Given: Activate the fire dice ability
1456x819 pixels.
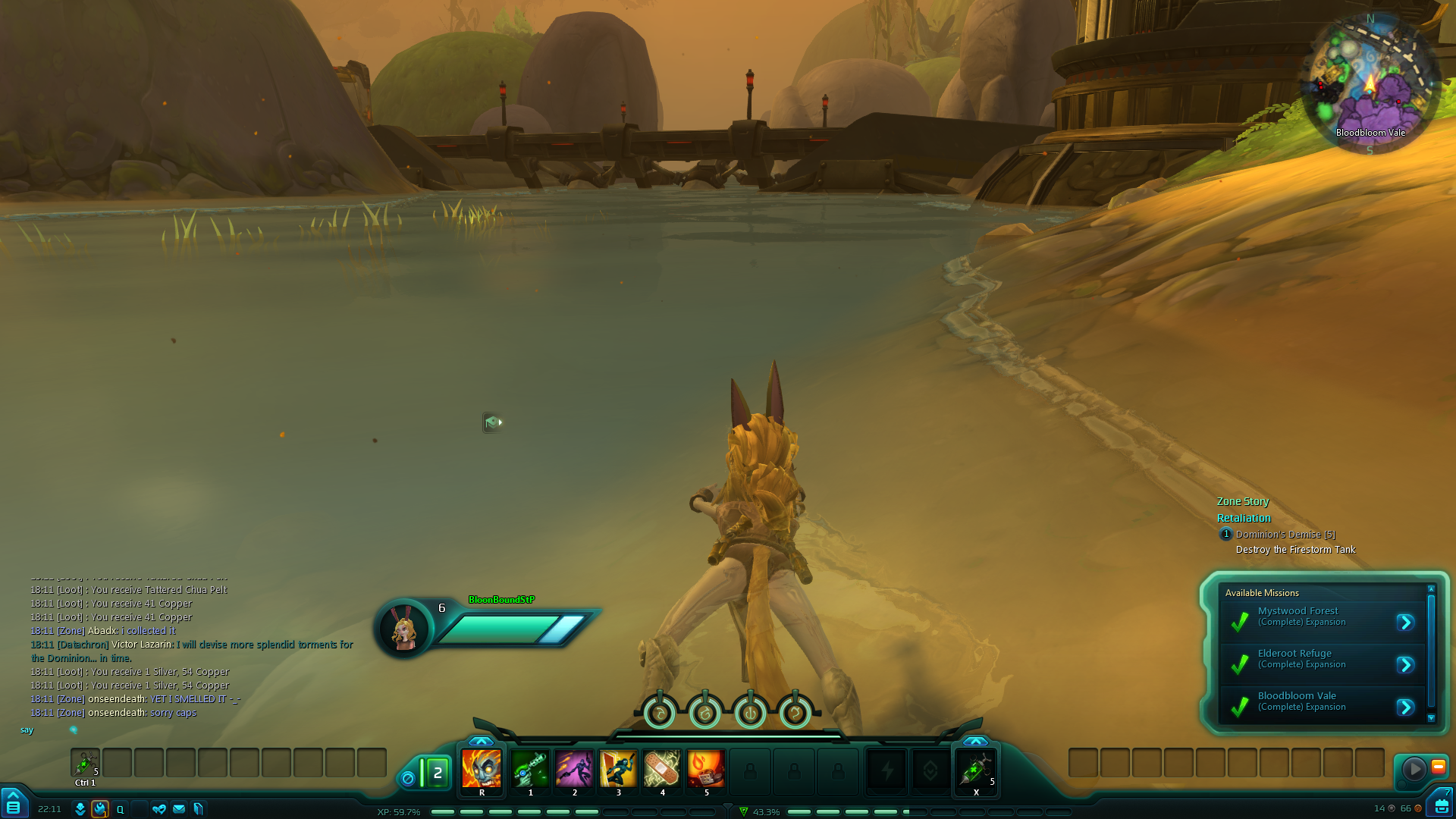Looking at the screenshot, I should 706,769.
